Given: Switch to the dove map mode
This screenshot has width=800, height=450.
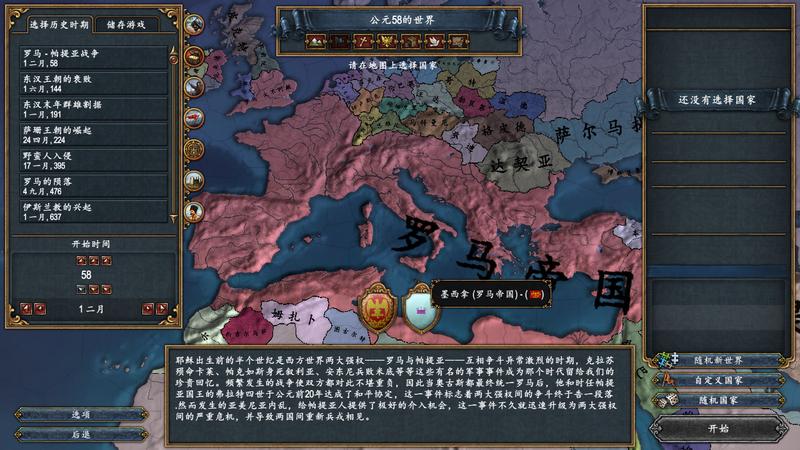Looking at the screenshot, I should pyautogui.click(x=436, y=42).
